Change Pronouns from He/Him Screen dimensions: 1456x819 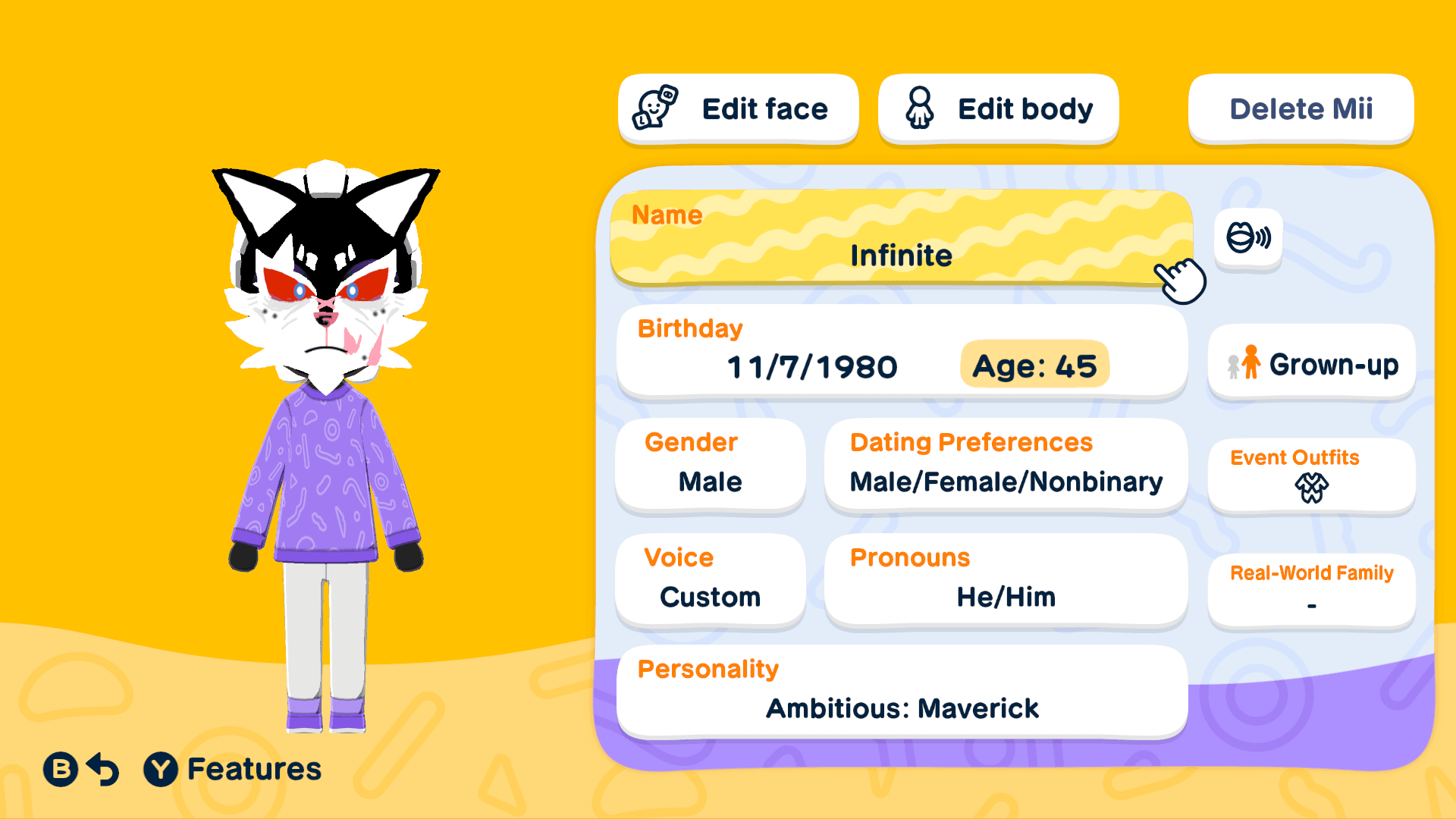(x=1006, y=579)
